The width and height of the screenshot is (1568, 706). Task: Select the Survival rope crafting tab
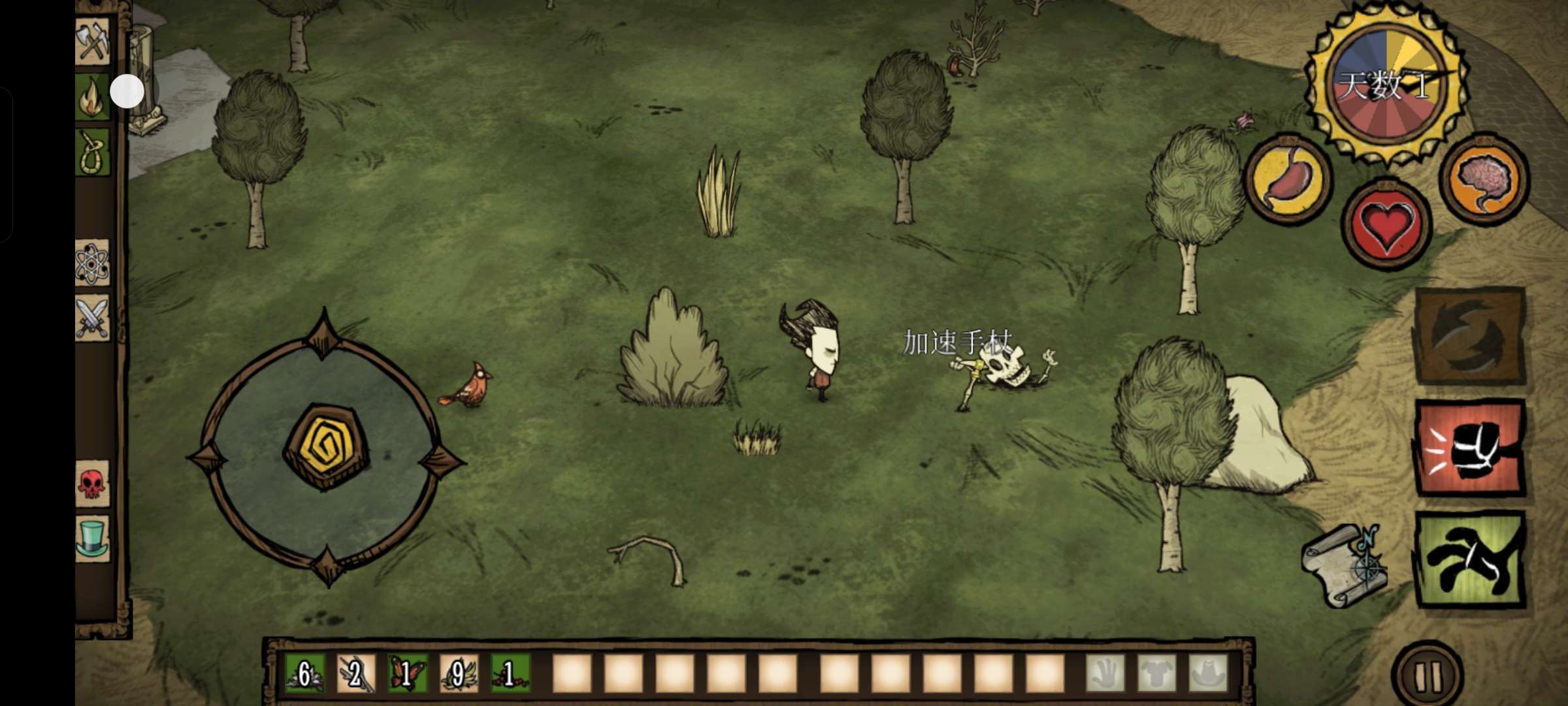coord(92,153)
